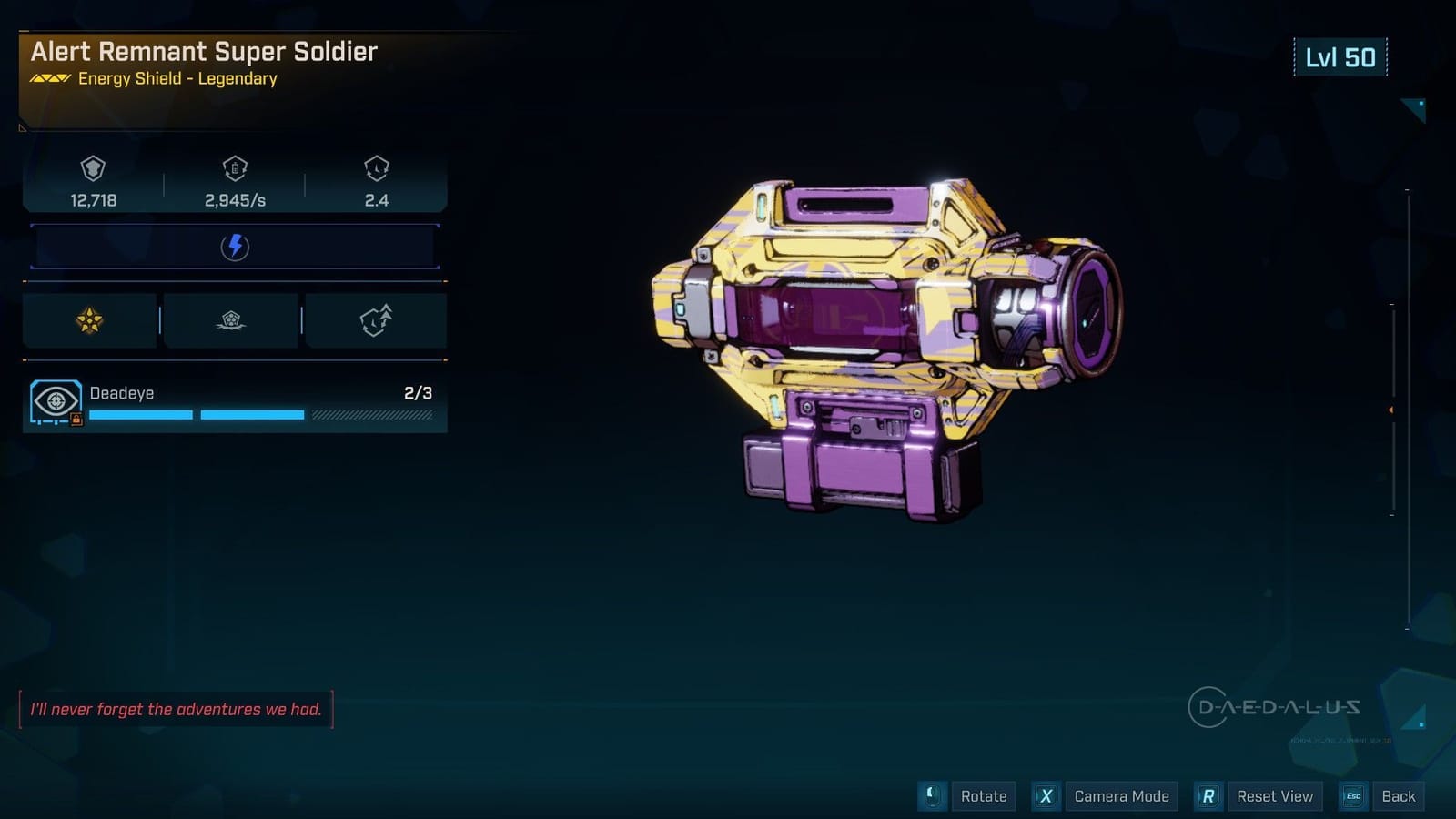1456x819 pixels.
Task: Toggle the Rotate control with the mouse icon
Action: pyautogui.click(x=930, y=795)
